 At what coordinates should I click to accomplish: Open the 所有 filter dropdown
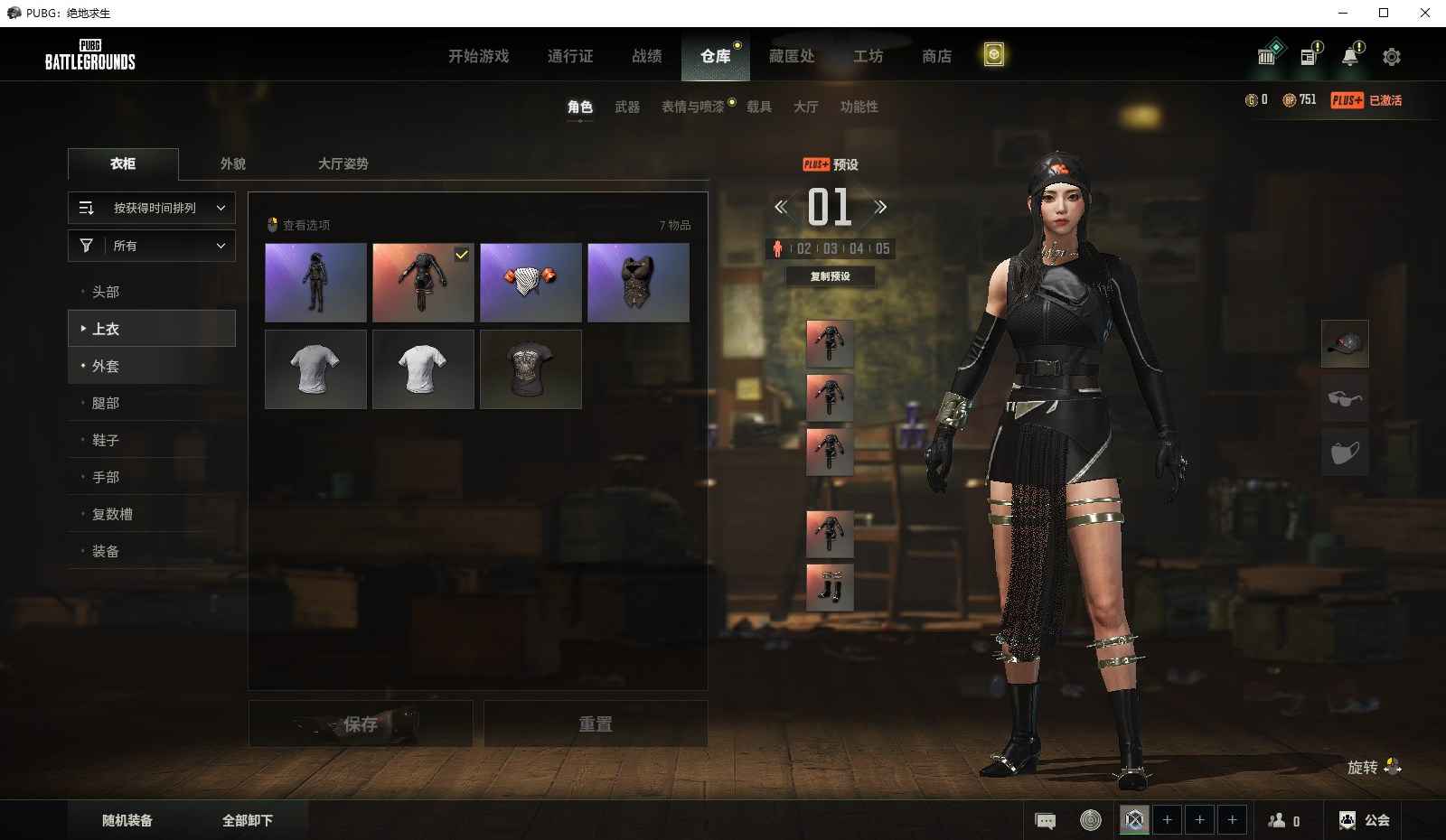point(152,246)
